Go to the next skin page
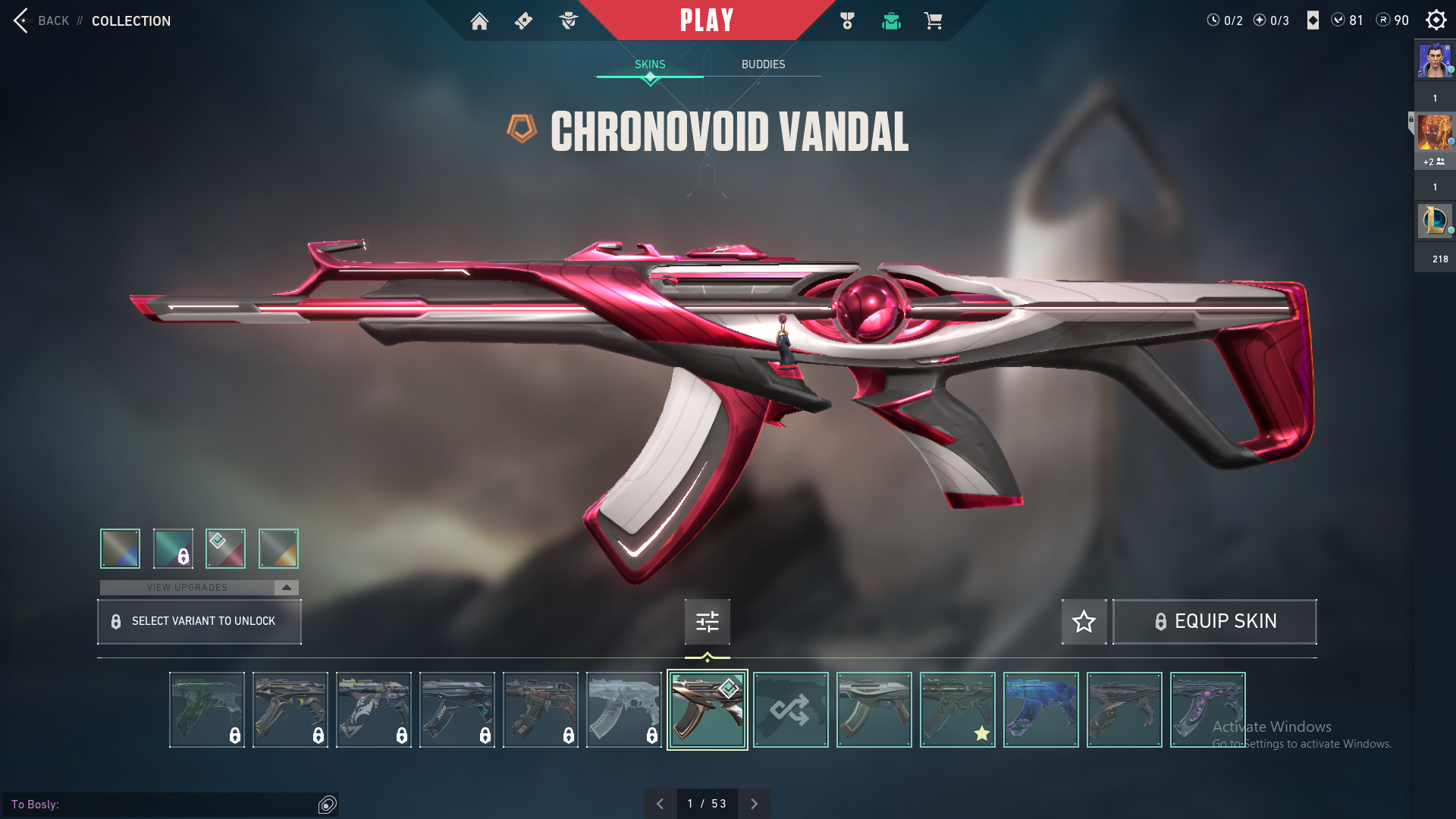1456x819 pixels. (x=754, y=804)
